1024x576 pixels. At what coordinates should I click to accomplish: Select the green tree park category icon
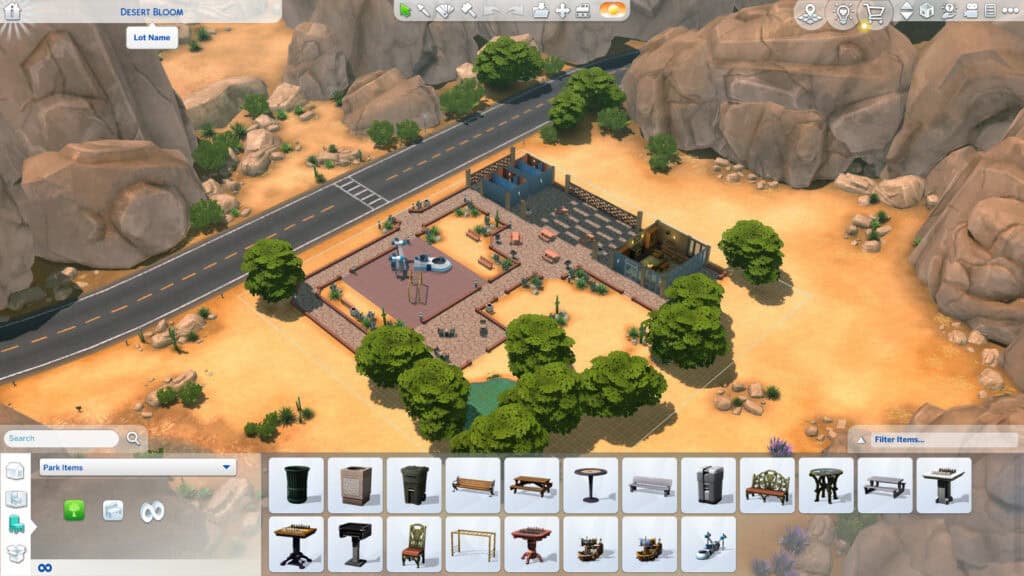click(x=74, y=510)
